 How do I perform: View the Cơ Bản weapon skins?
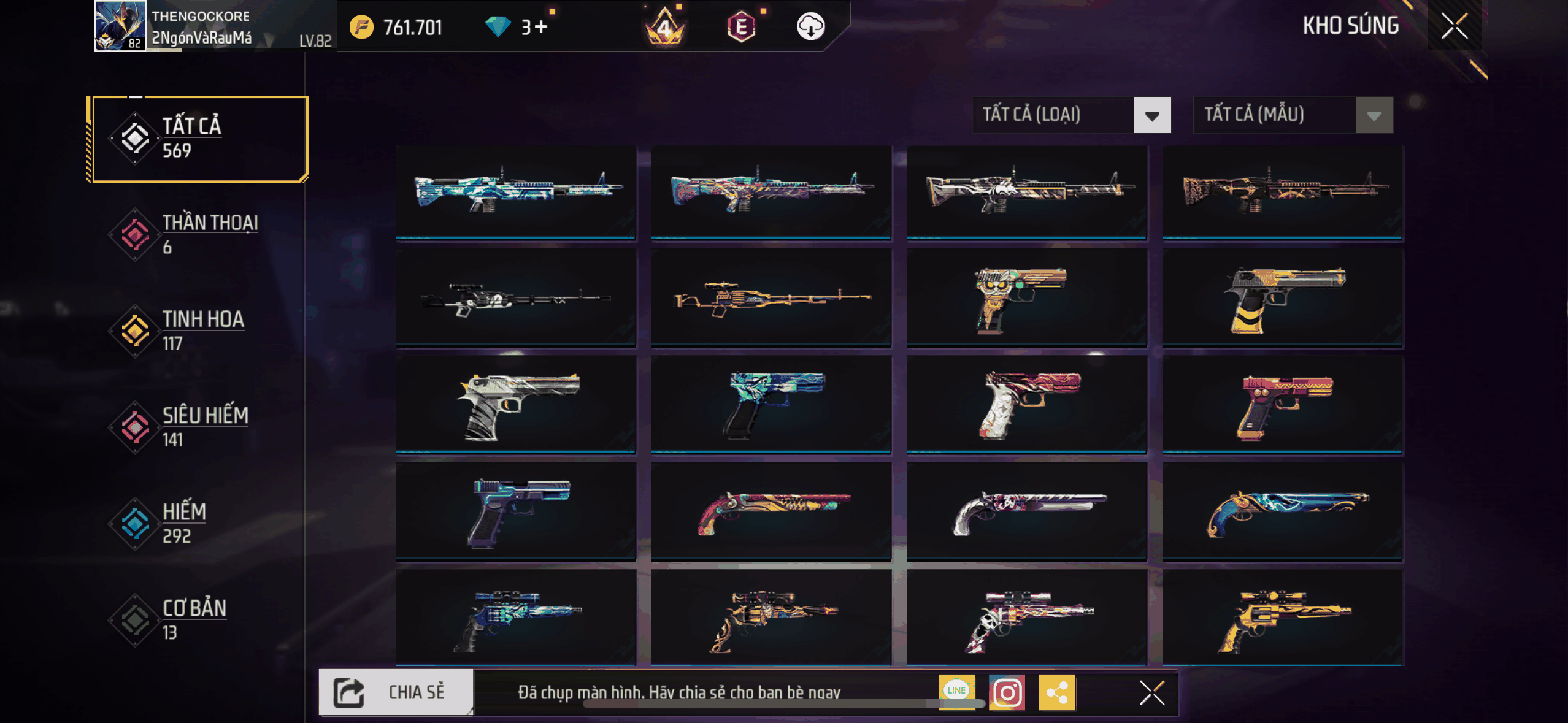[196, 619]
